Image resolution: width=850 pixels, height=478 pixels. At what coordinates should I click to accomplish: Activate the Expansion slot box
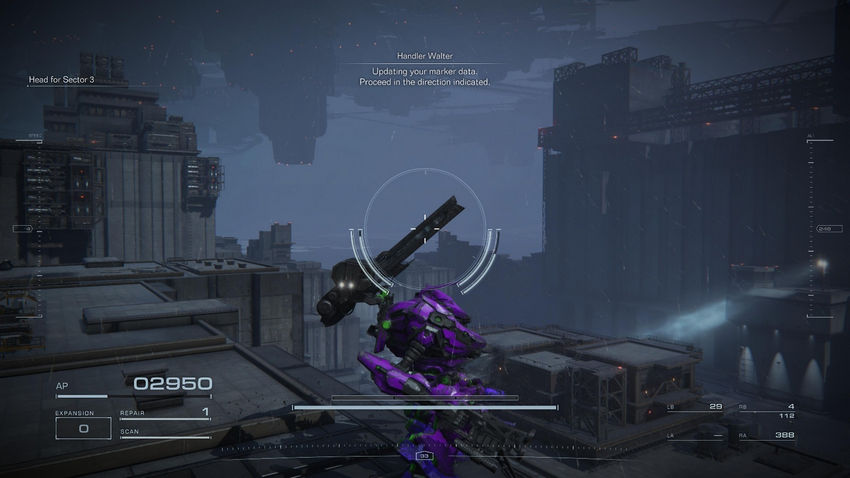83,428
